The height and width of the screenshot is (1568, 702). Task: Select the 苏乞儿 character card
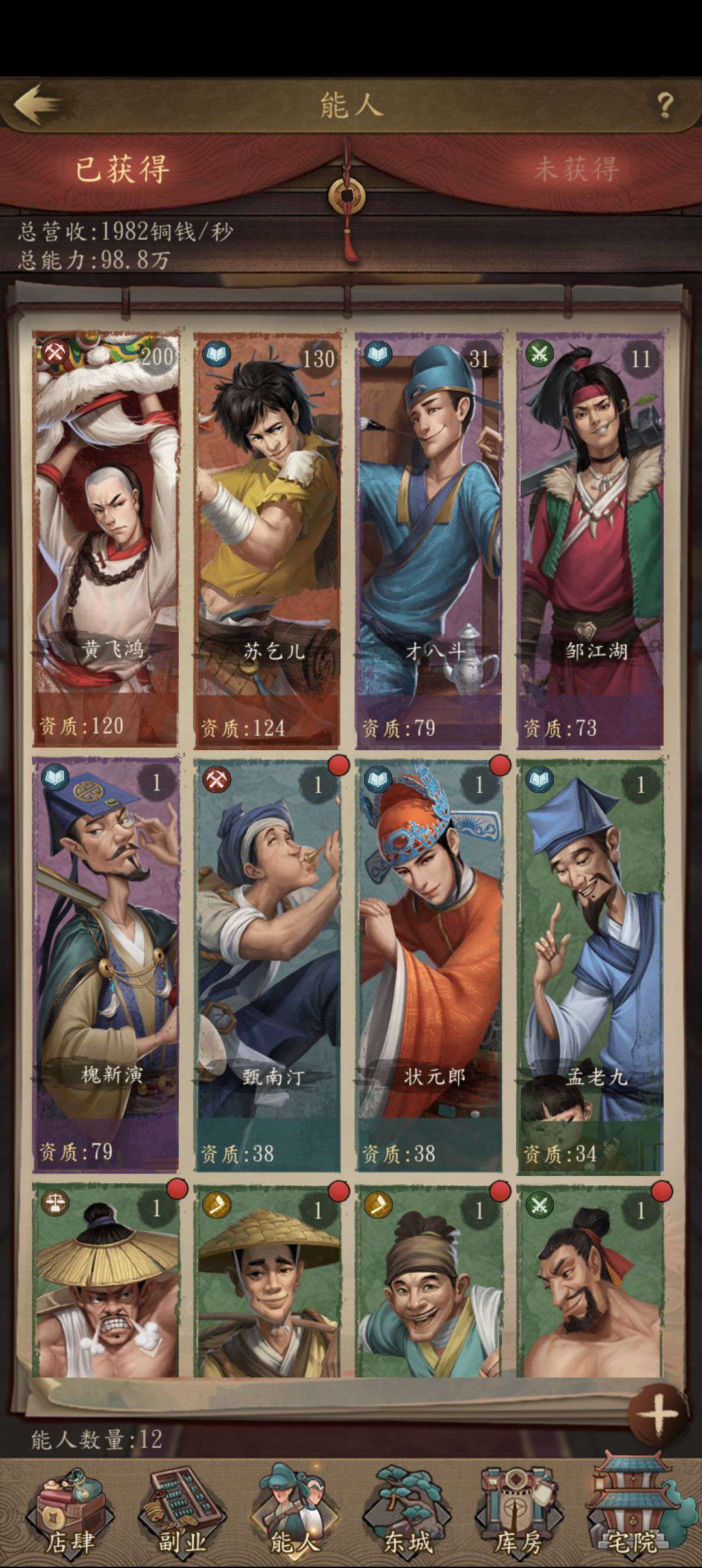pos(267,540)
